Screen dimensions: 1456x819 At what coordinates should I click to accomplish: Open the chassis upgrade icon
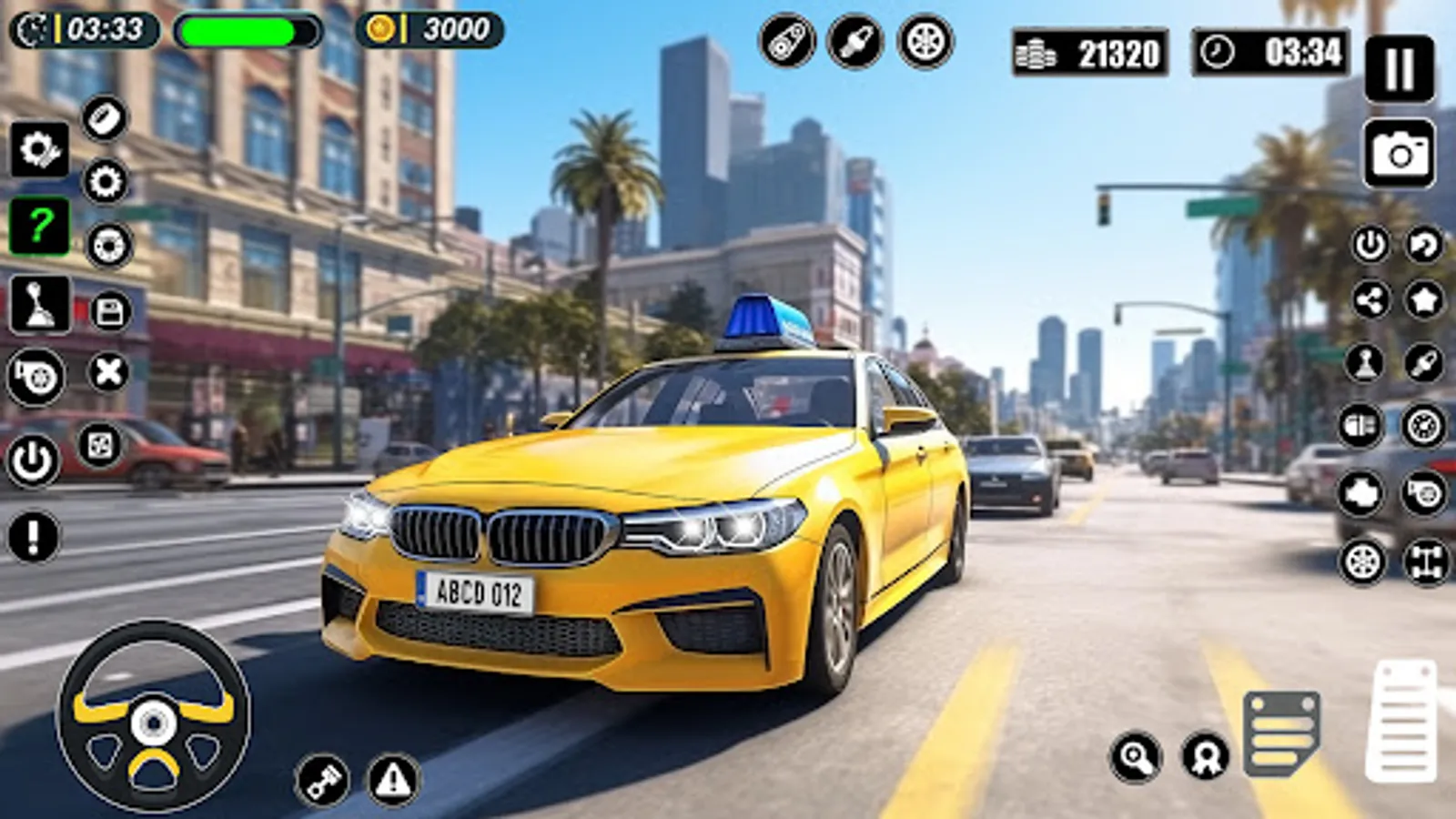coord(1422,558)
